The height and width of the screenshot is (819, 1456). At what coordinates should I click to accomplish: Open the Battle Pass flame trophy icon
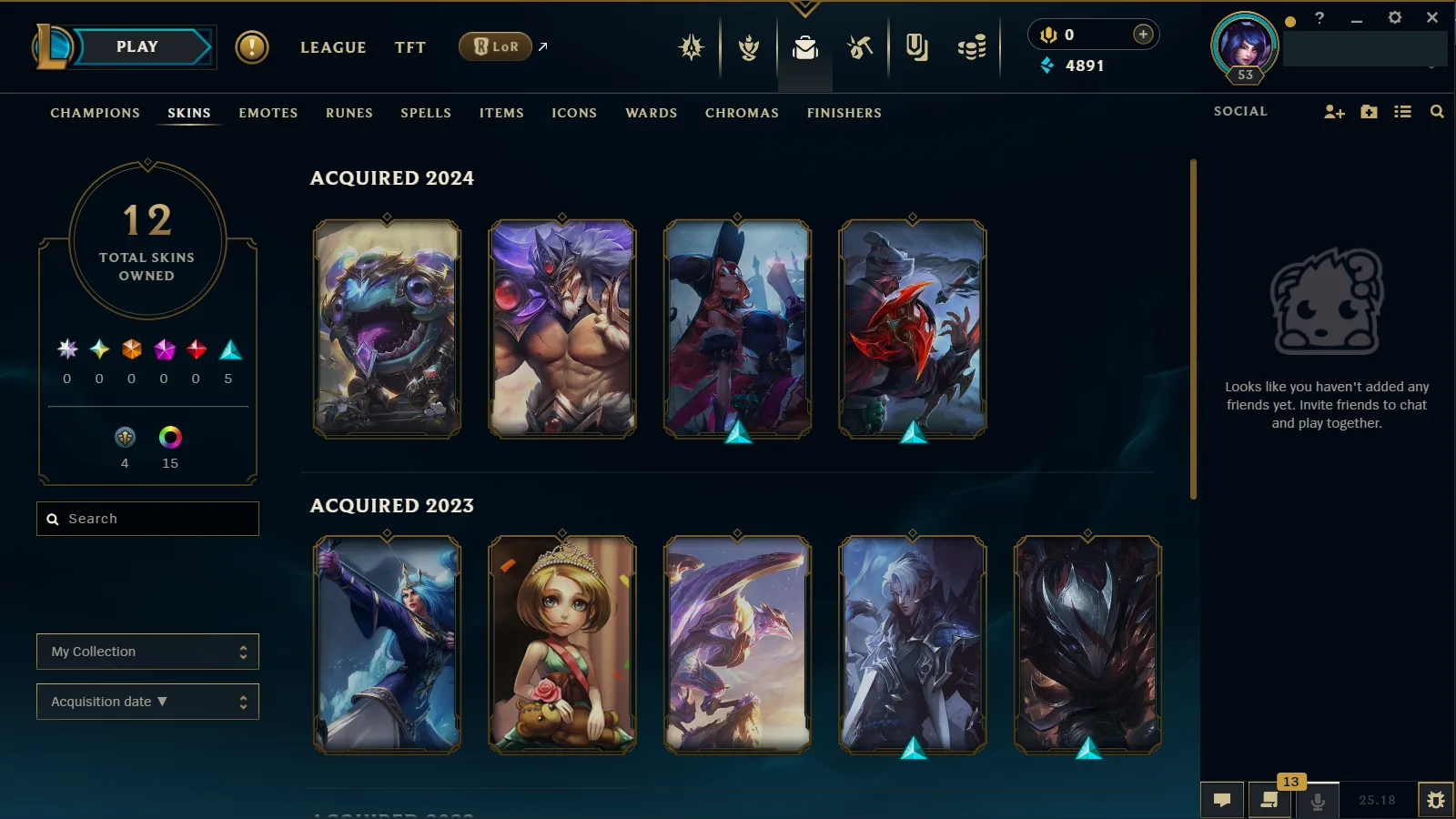click(747, 47)
